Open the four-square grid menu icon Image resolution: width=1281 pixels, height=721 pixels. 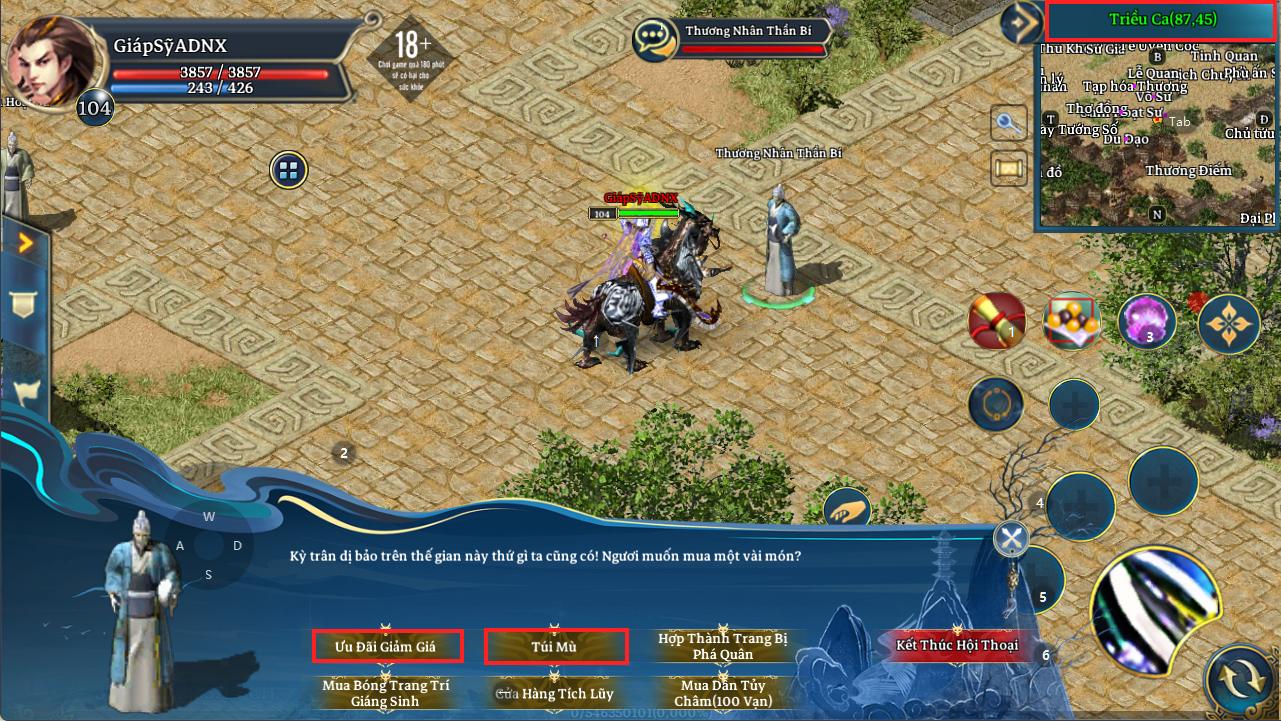pyautogui.click(x=289, y=170)
